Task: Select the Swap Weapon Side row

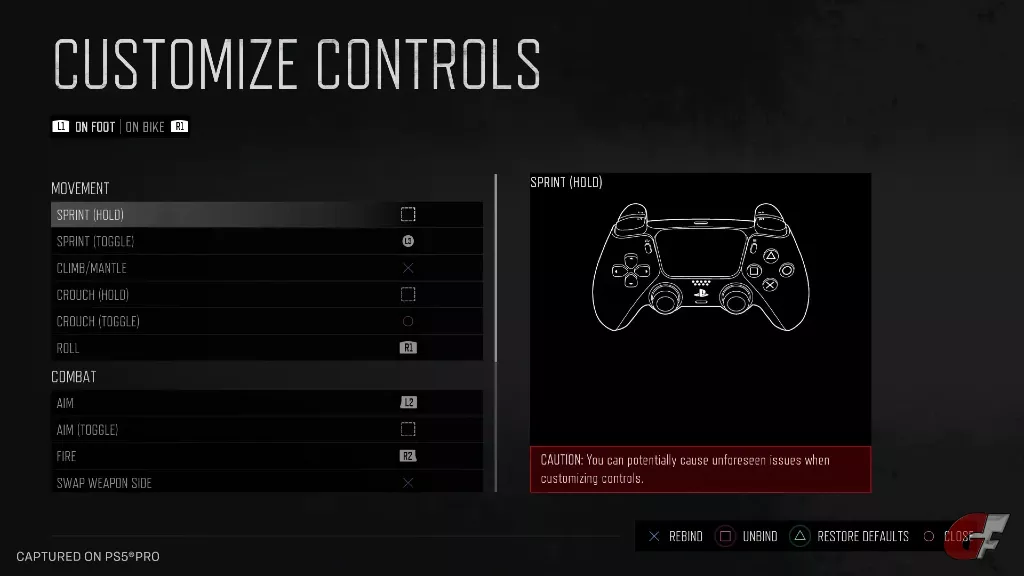Action: tap(266, 482)
